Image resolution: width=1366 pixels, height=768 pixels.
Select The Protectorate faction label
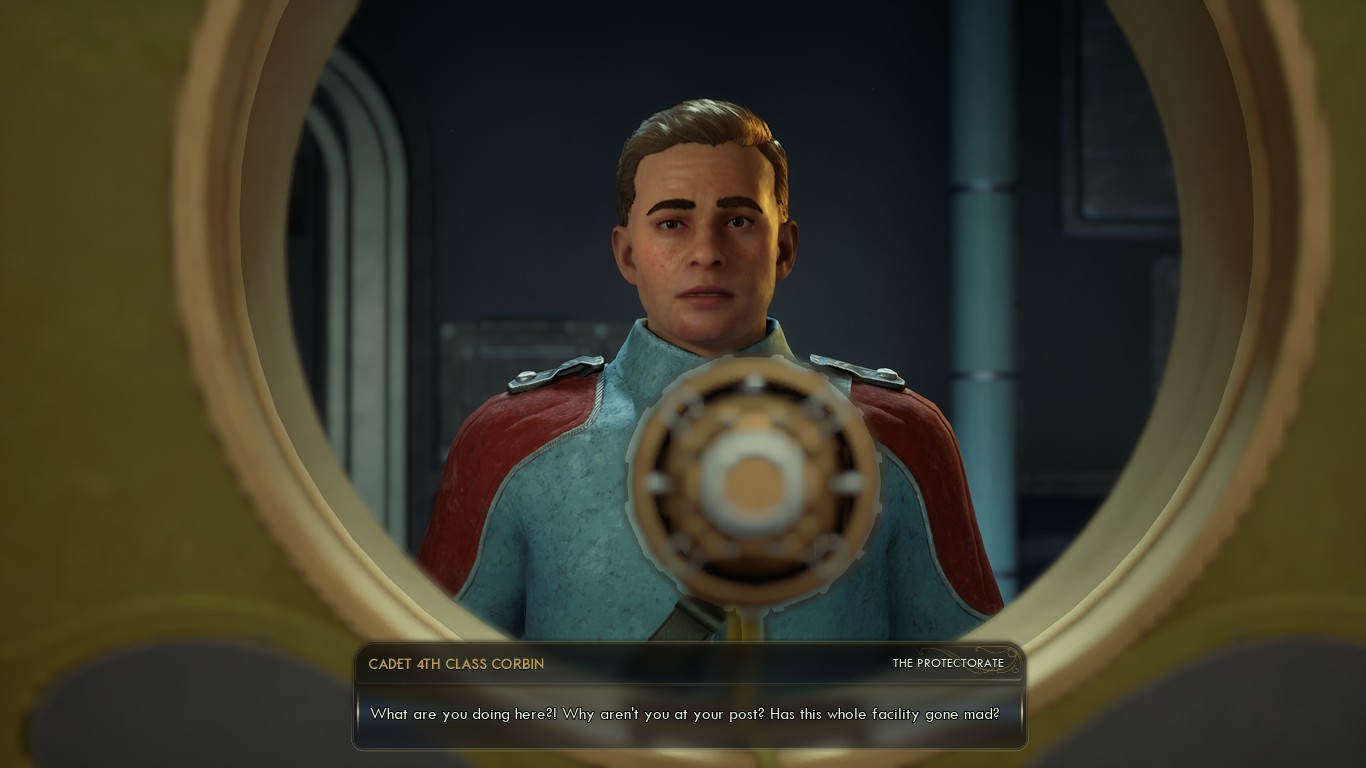tap(949, 663)
